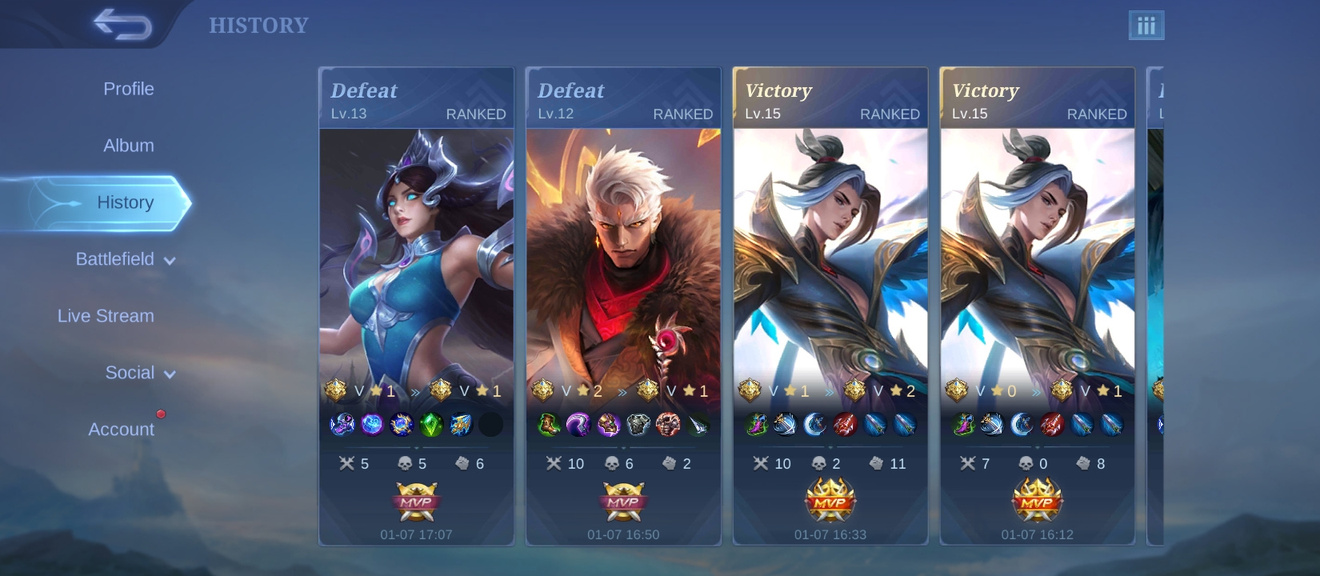This screenshot has width=1320, height=576.
Task: Go back using the return arrow
Action: (122, 25)
